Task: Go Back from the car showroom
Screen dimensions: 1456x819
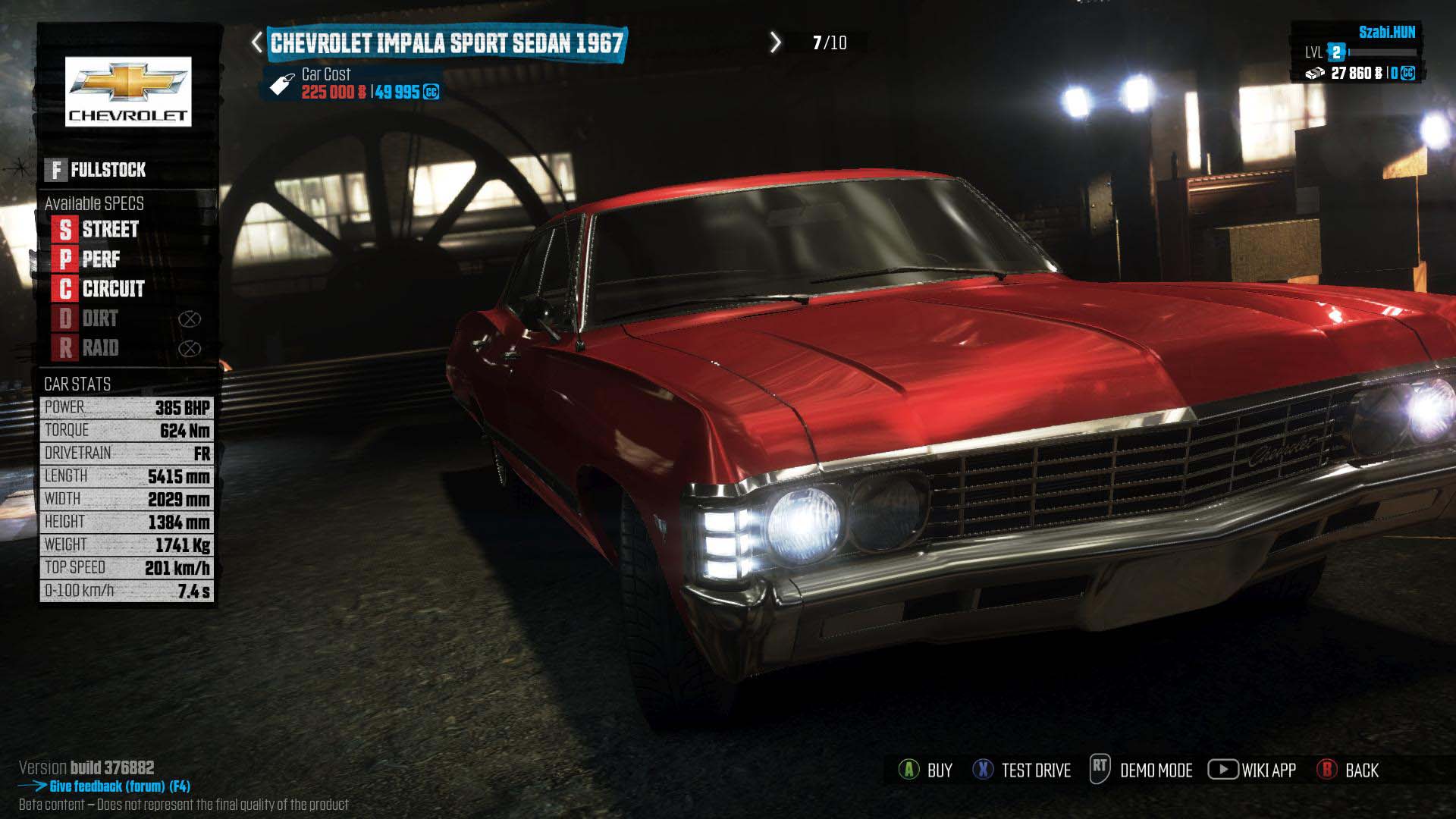Action: click(x=1348, y=770)
